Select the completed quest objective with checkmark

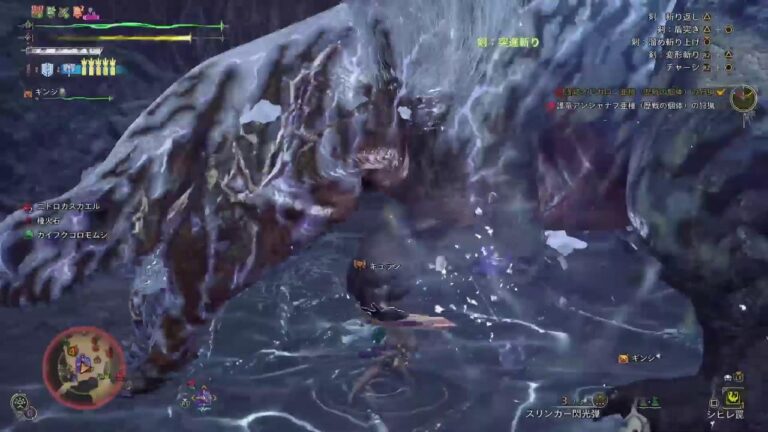pos(640,91)
